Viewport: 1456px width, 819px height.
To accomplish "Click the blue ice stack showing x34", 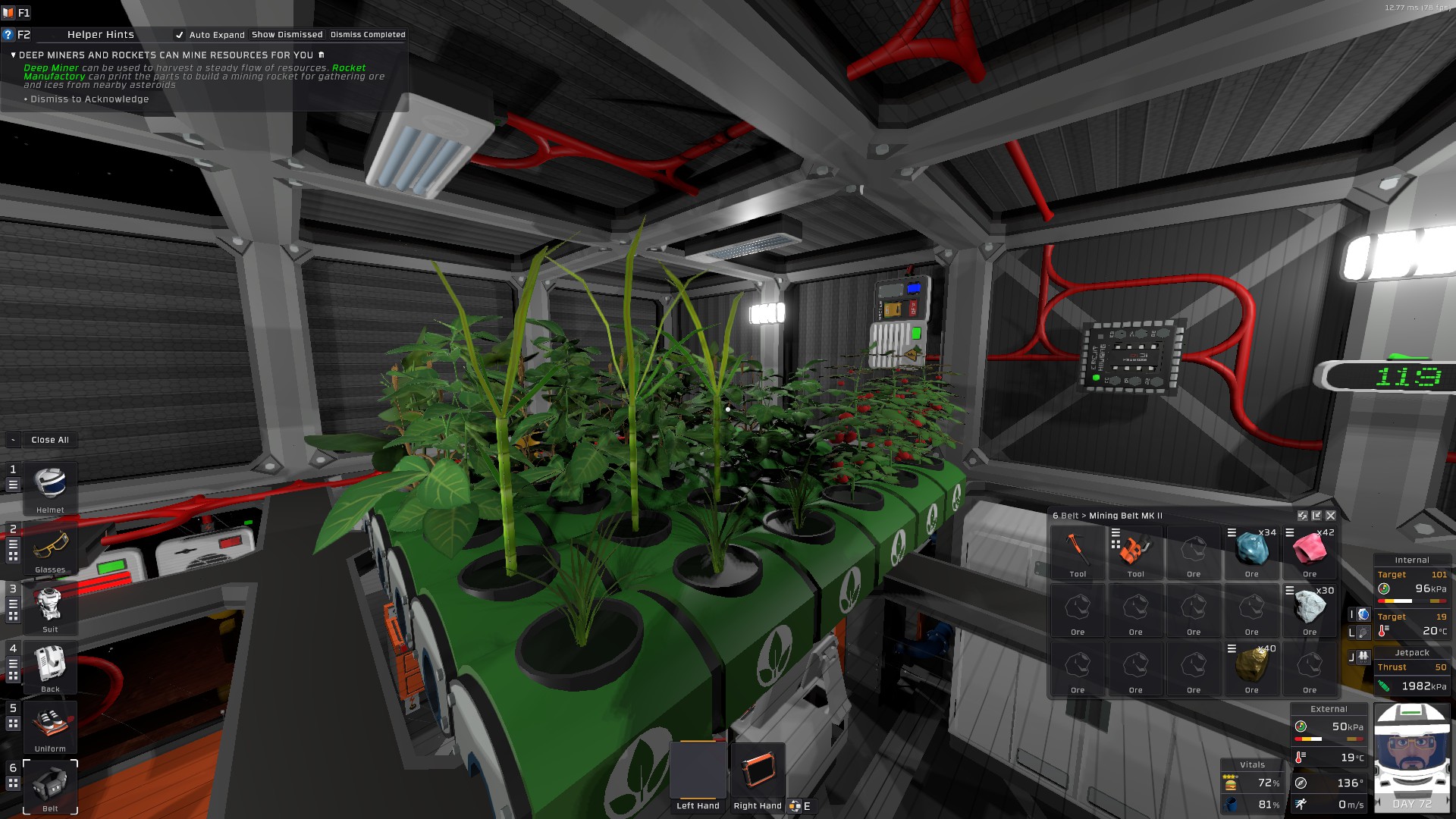I will [1253, 548].
